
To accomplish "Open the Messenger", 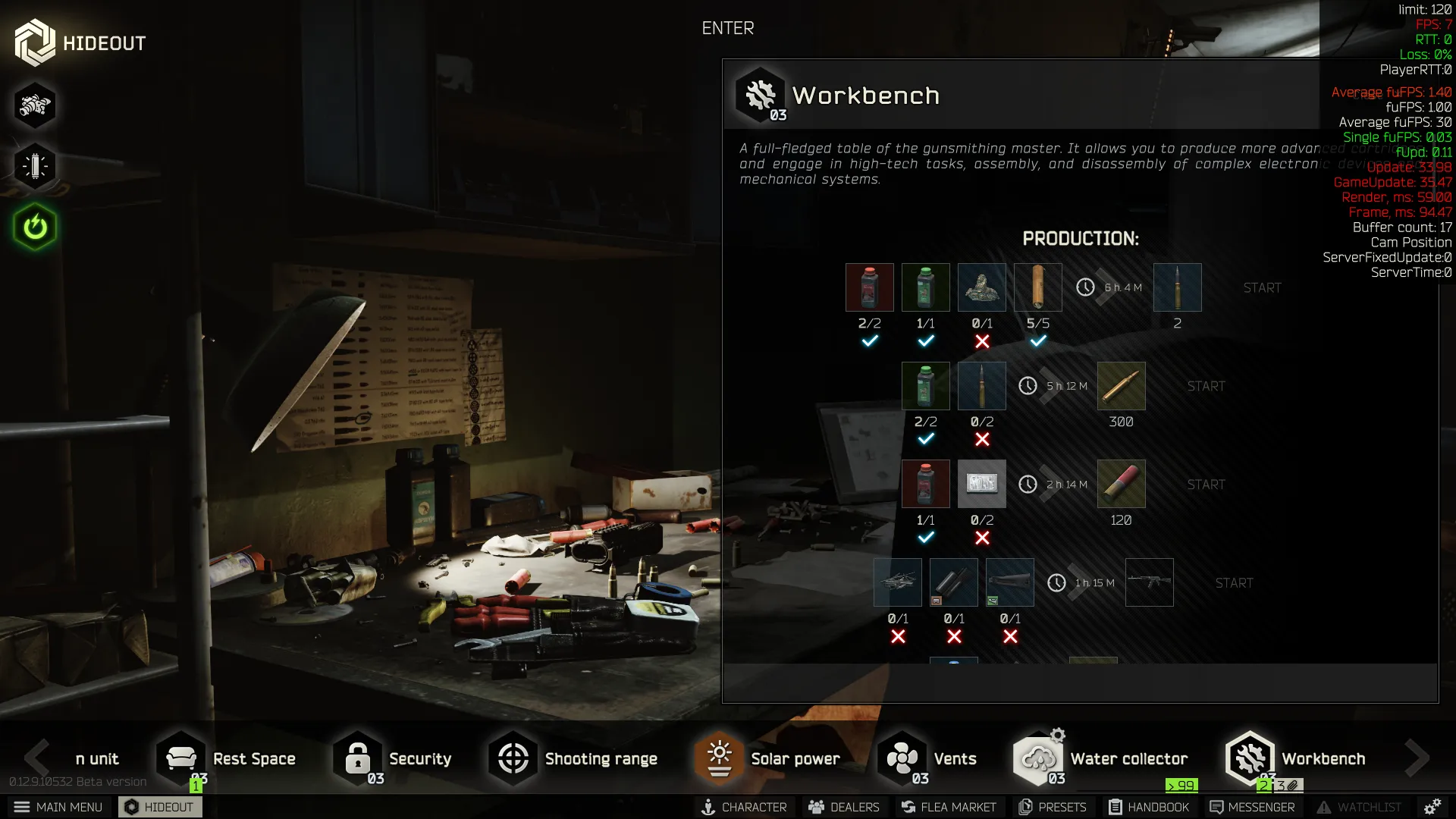I will tap(1252, 807).
